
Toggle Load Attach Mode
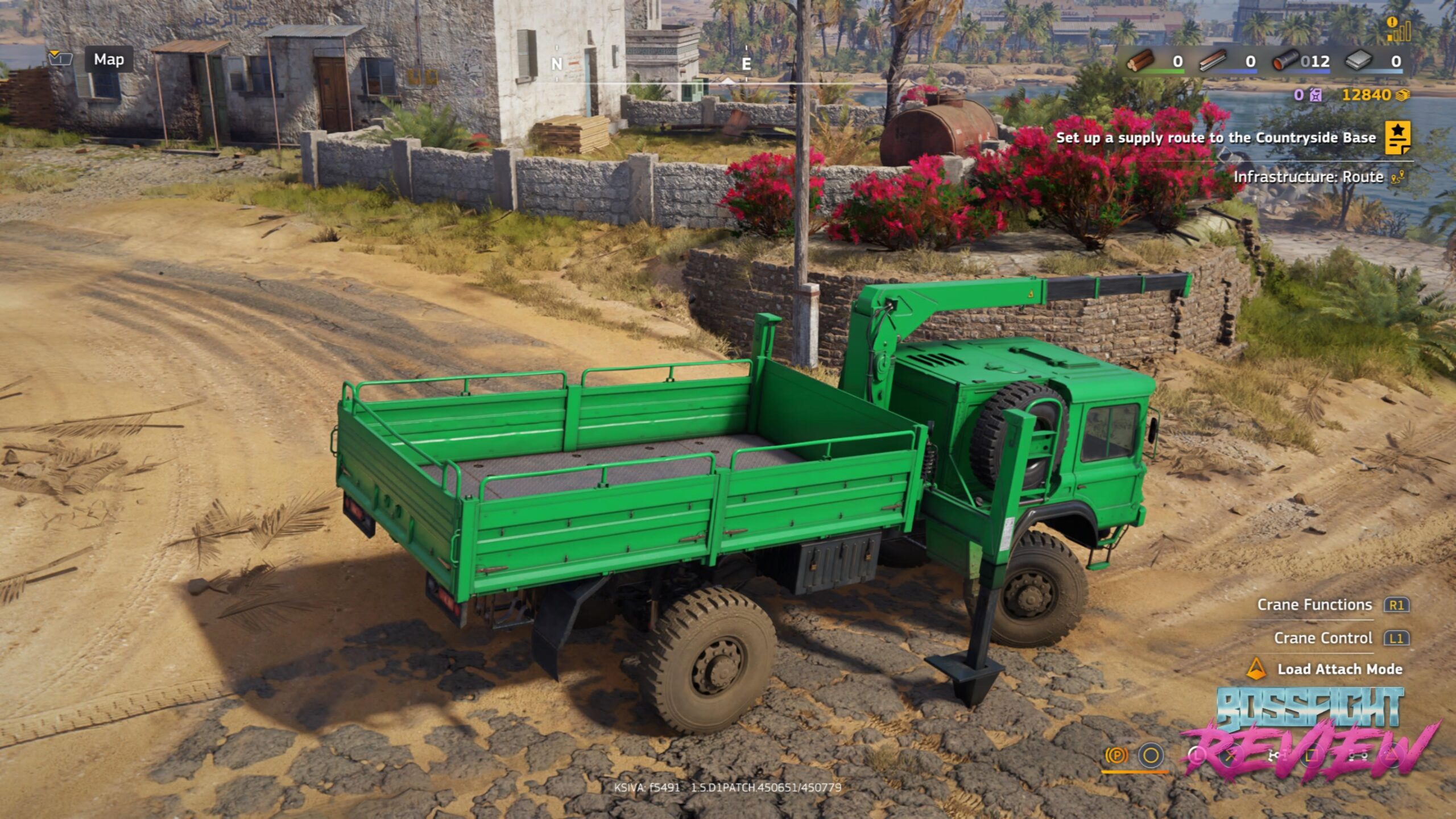(x=1339, y=669)
